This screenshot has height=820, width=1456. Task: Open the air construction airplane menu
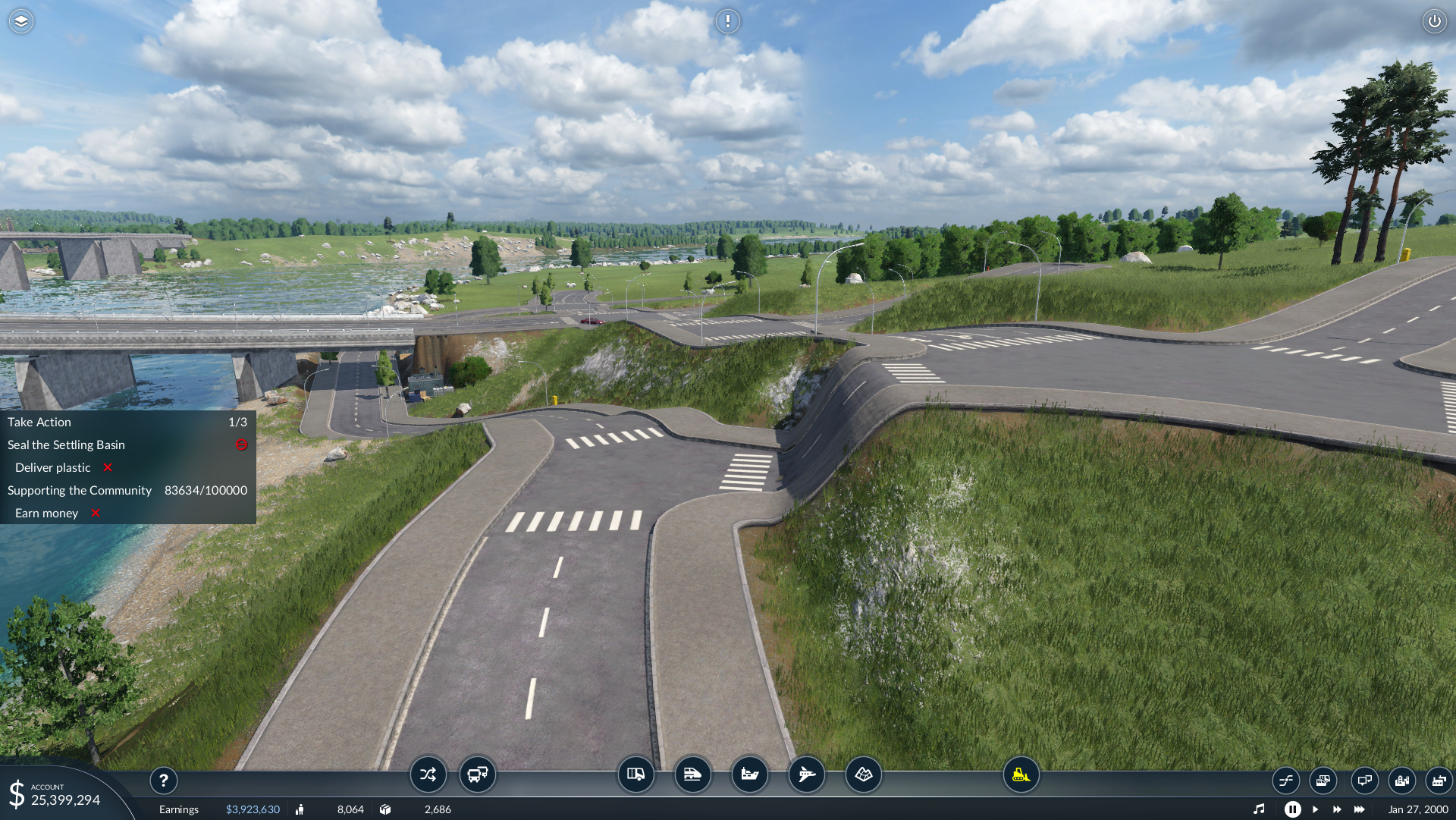coord(806,774)
